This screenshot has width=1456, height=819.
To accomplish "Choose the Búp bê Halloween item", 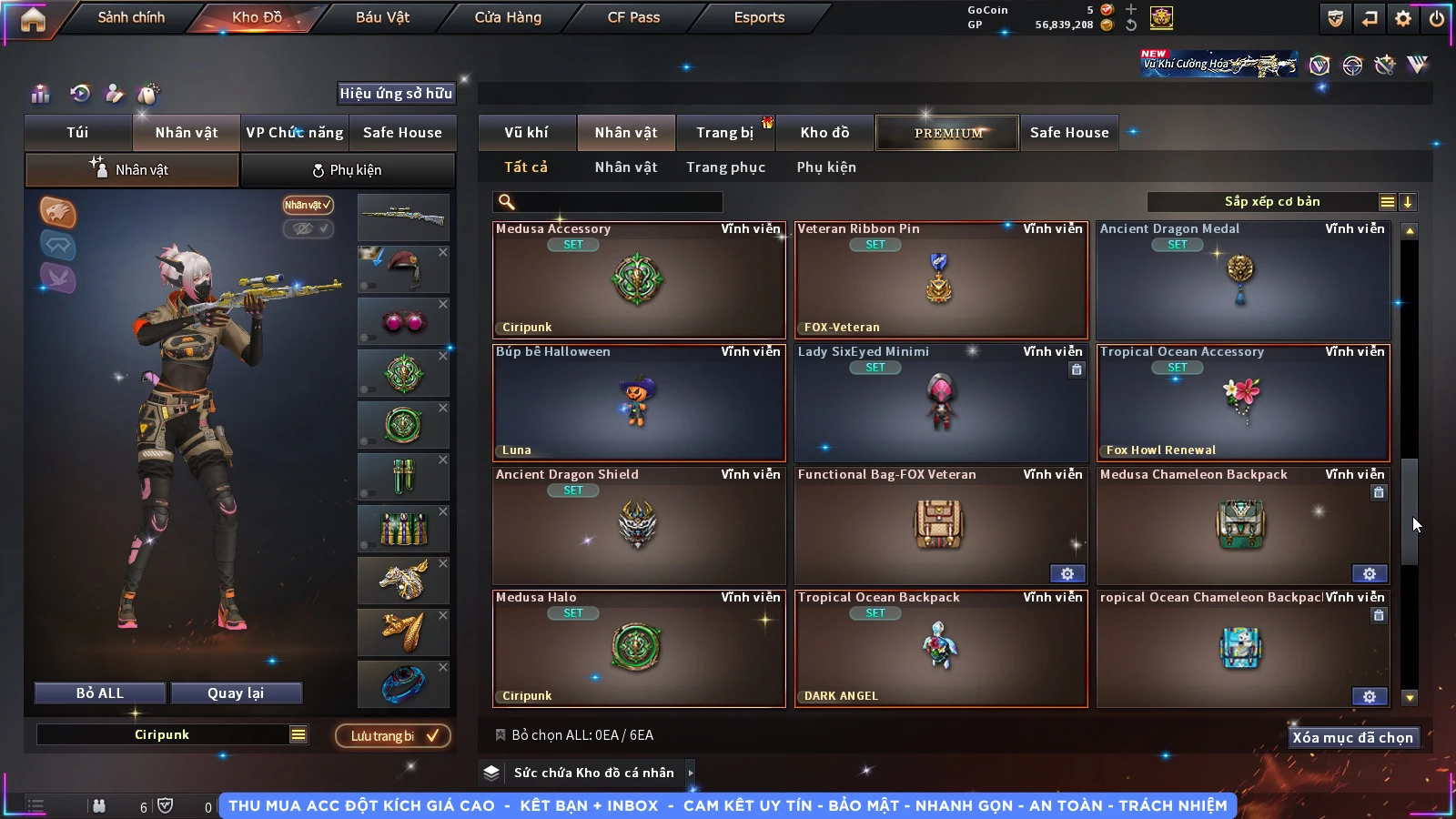I will (639, 403).
